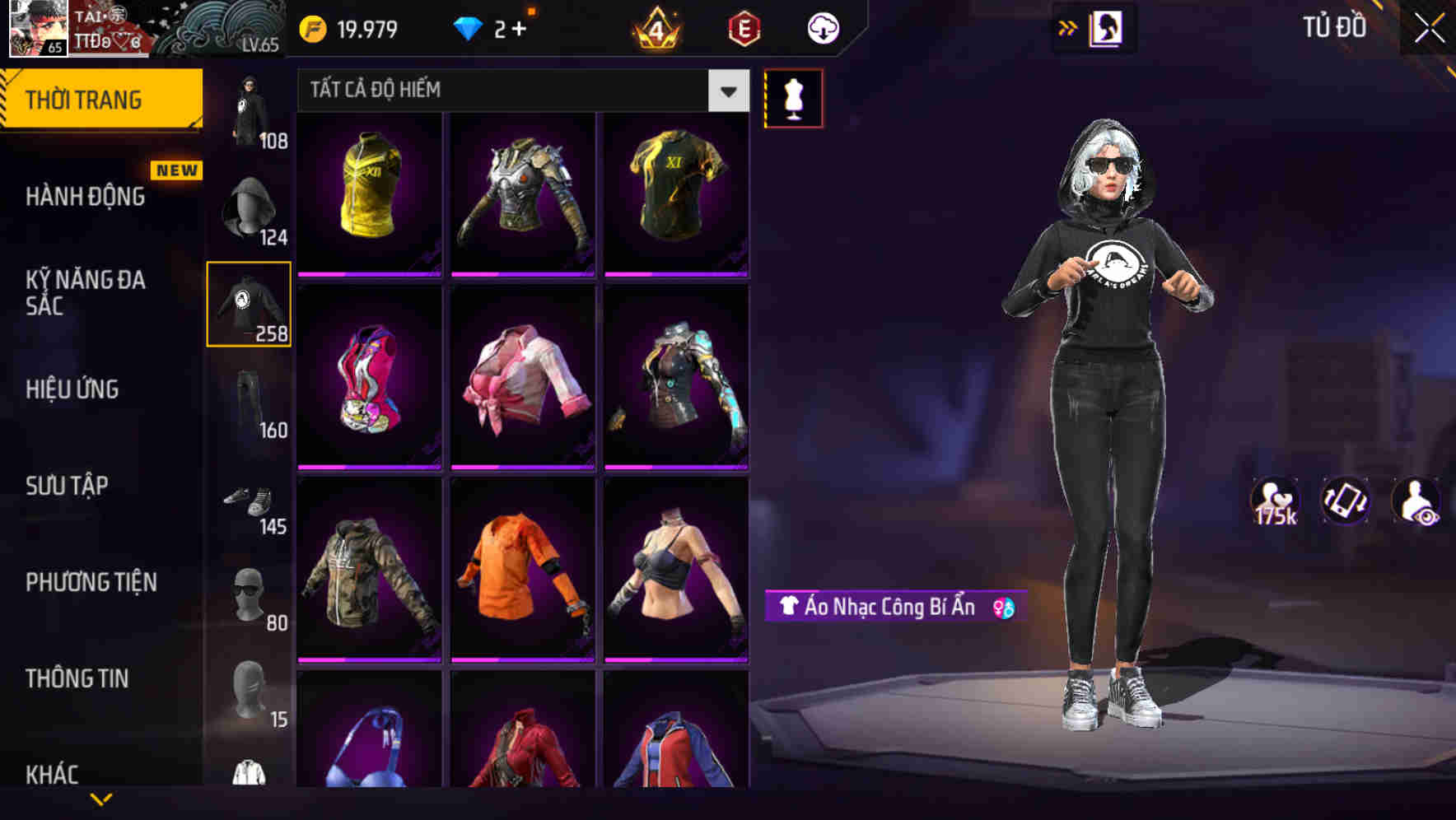The width and height of the screenshot is (1456, 820).
Task: Toggle the gender symbol on Áo Nhạc Công Bí Ẩn label
Action: [1004, 608]
